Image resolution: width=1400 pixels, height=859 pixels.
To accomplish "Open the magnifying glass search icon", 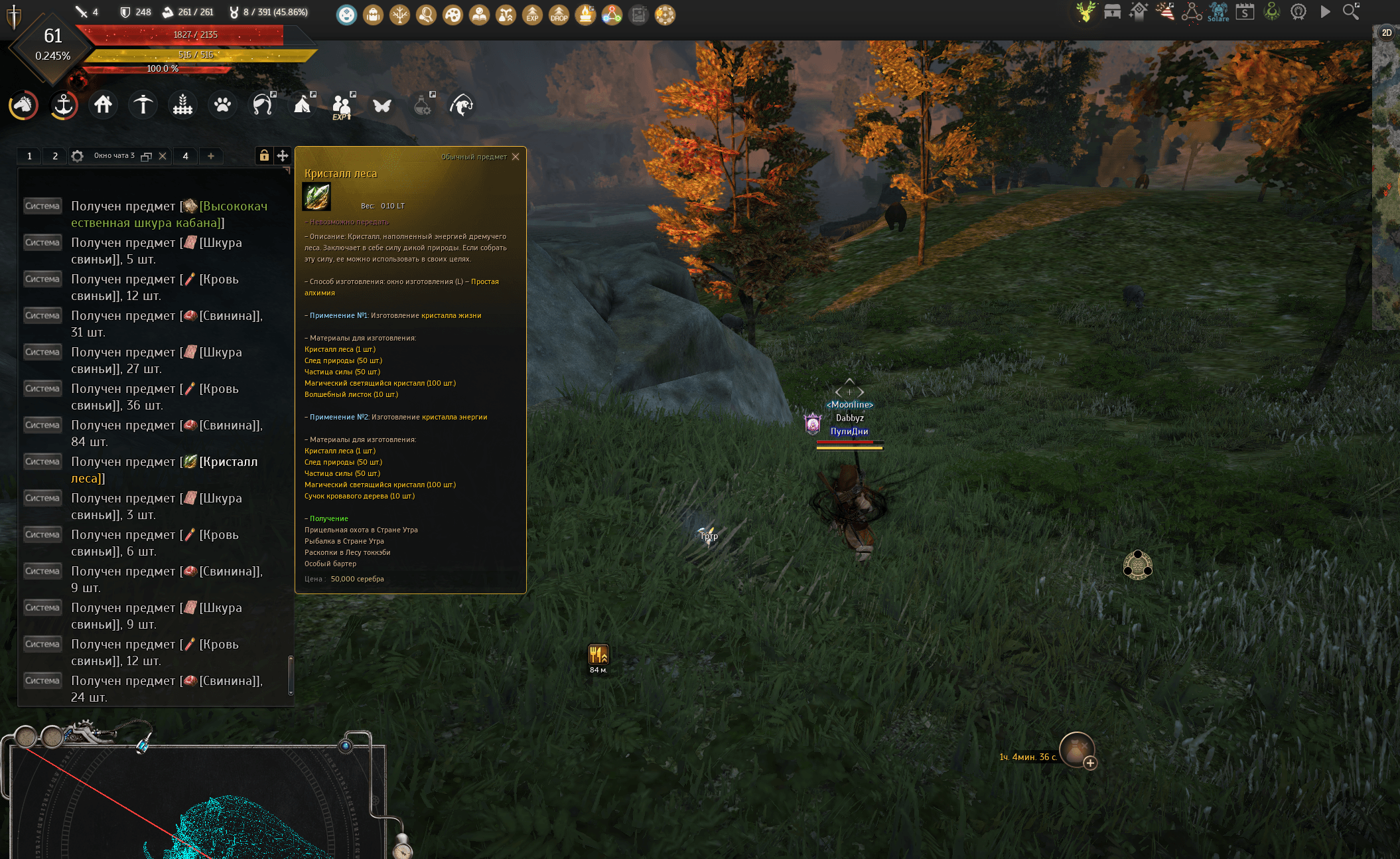I will [1351, 11].
